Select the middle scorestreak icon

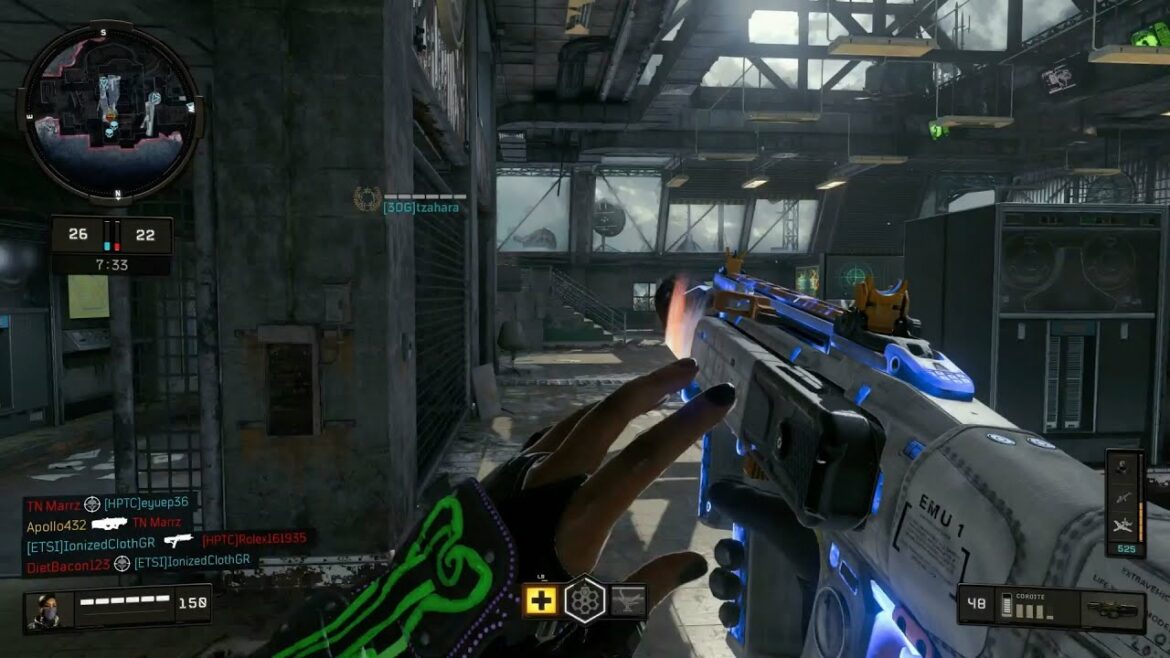(x=1124, y=497)
